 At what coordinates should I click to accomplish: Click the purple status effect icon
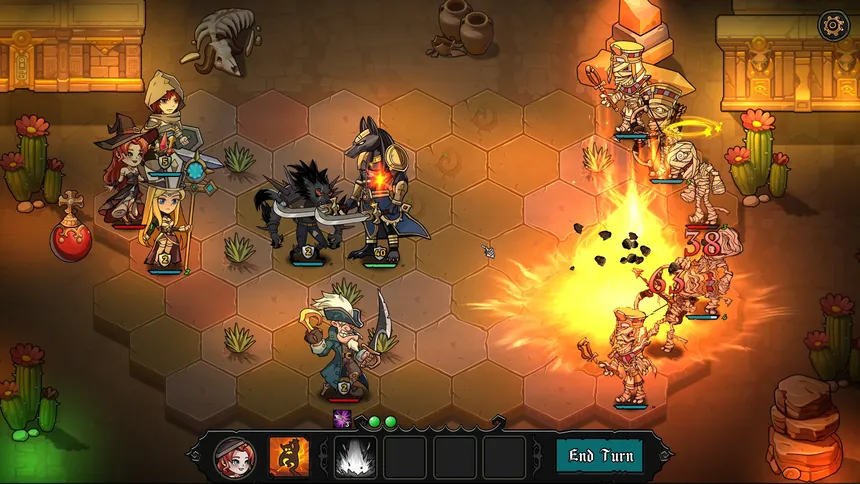[341, 418]
